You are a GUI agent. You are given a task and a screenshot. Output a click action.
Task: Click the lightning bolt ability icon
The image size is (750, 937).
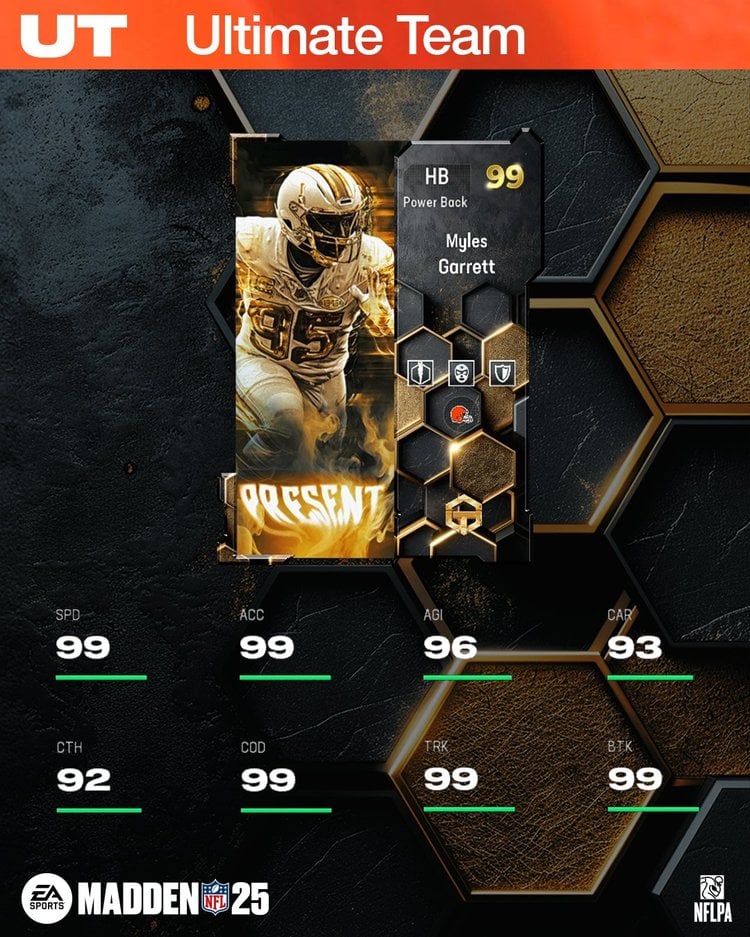pyautogui.click(x=420, y=374)
